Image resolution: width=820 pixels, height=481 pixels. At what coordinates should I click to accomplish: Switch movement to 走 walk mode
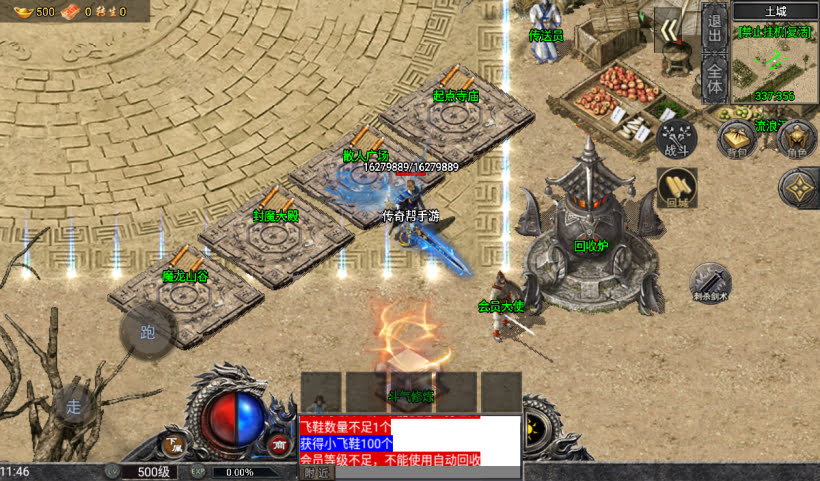tap(73, 406)
